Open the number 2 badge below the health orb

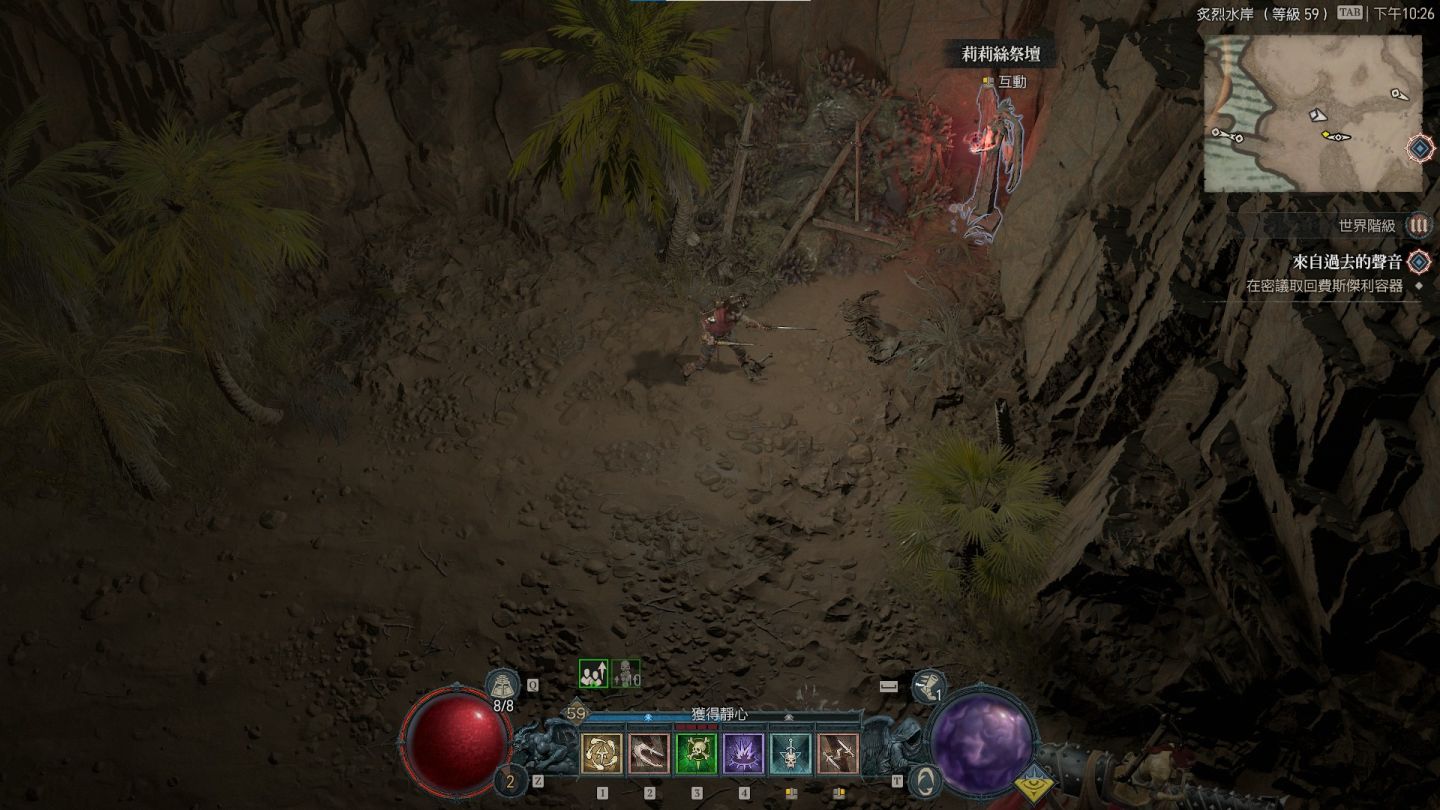pos(509,781)
